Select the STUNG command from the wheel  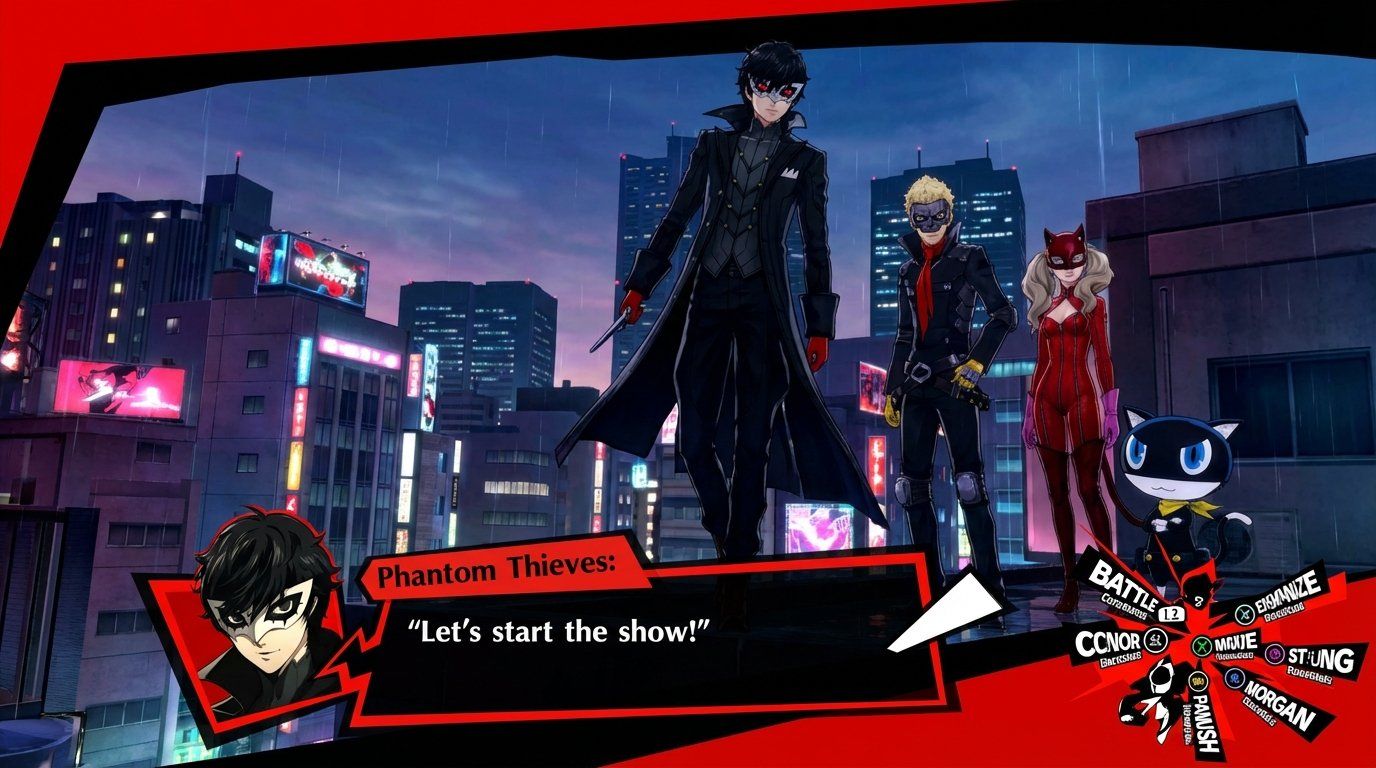pos(1320,657)
